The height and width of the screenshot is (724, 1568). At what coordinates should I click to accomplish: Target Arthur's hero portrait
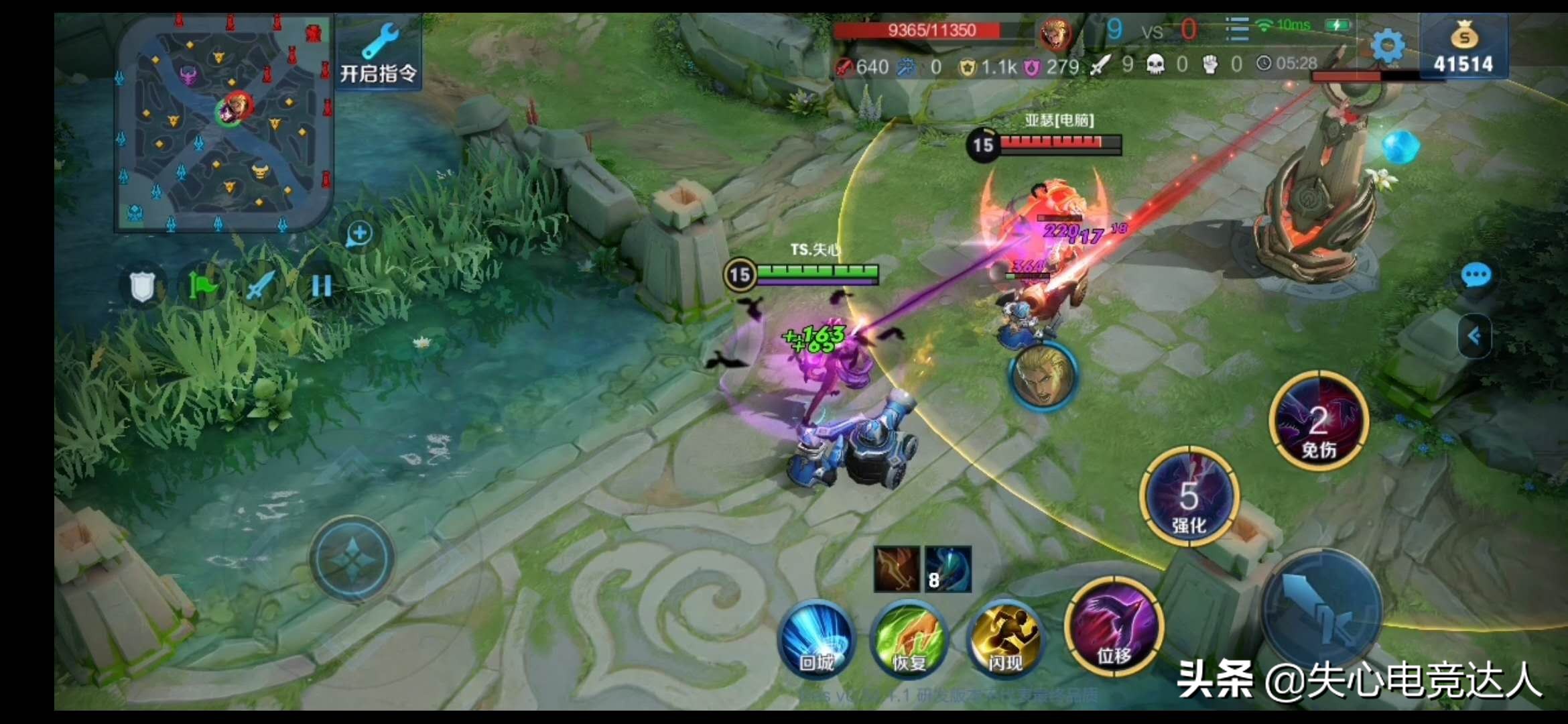pos(1043,376)
